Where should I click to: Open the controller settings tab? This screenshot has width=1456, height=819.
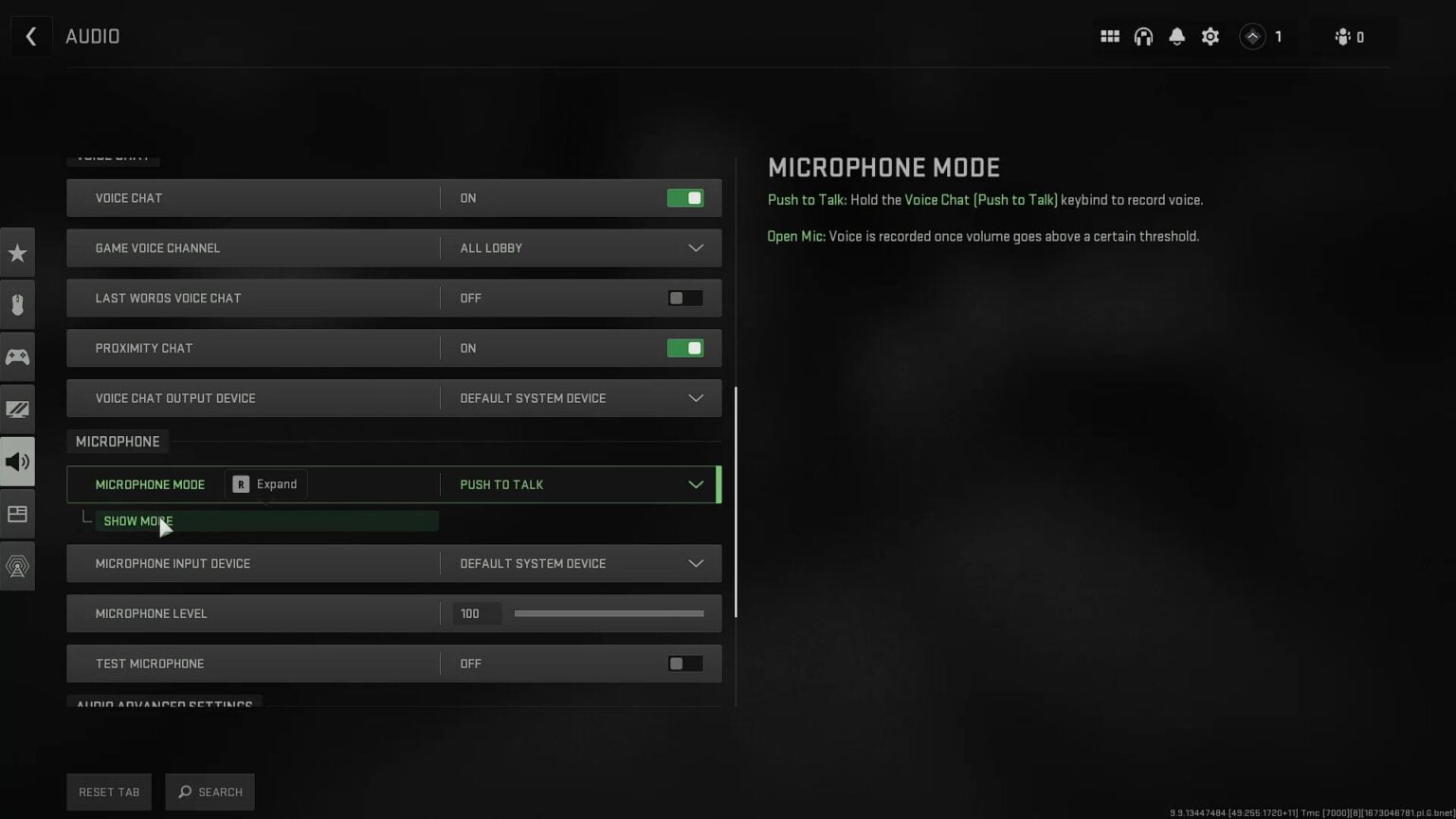(x=17, y=356)
